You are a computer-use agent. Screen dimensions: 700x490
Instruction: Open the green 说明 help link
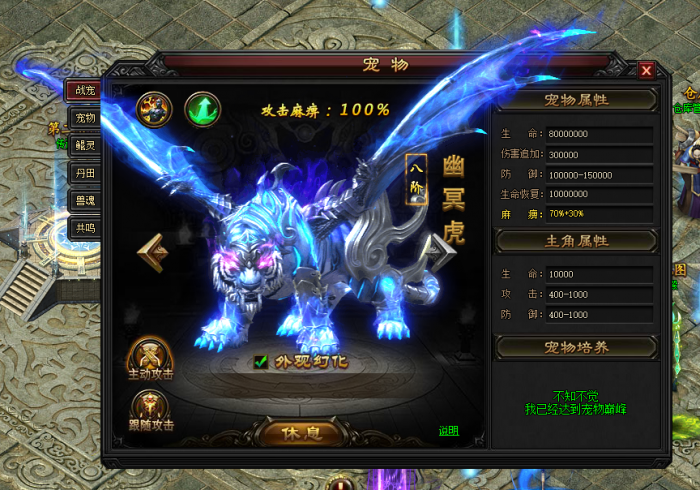(x=448, y=431)
